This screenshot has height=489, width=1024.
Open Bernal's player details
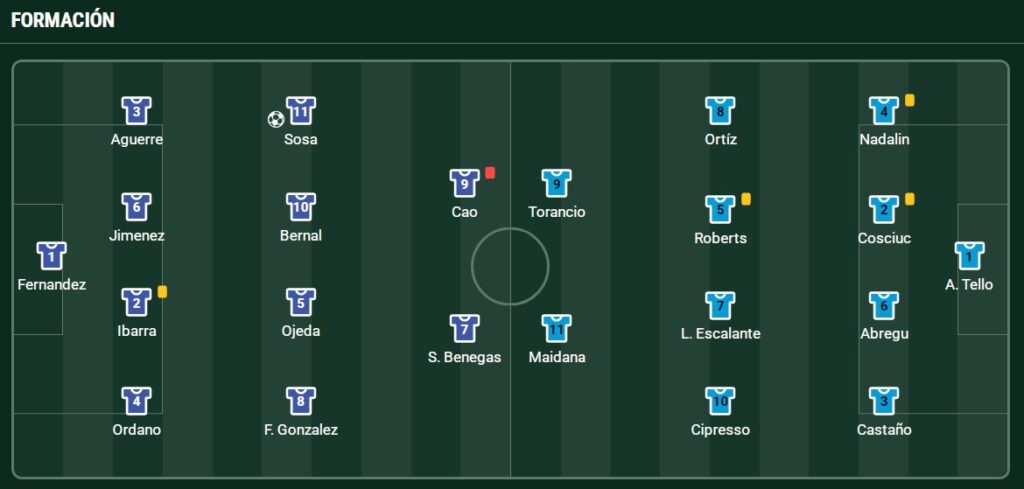300,207
